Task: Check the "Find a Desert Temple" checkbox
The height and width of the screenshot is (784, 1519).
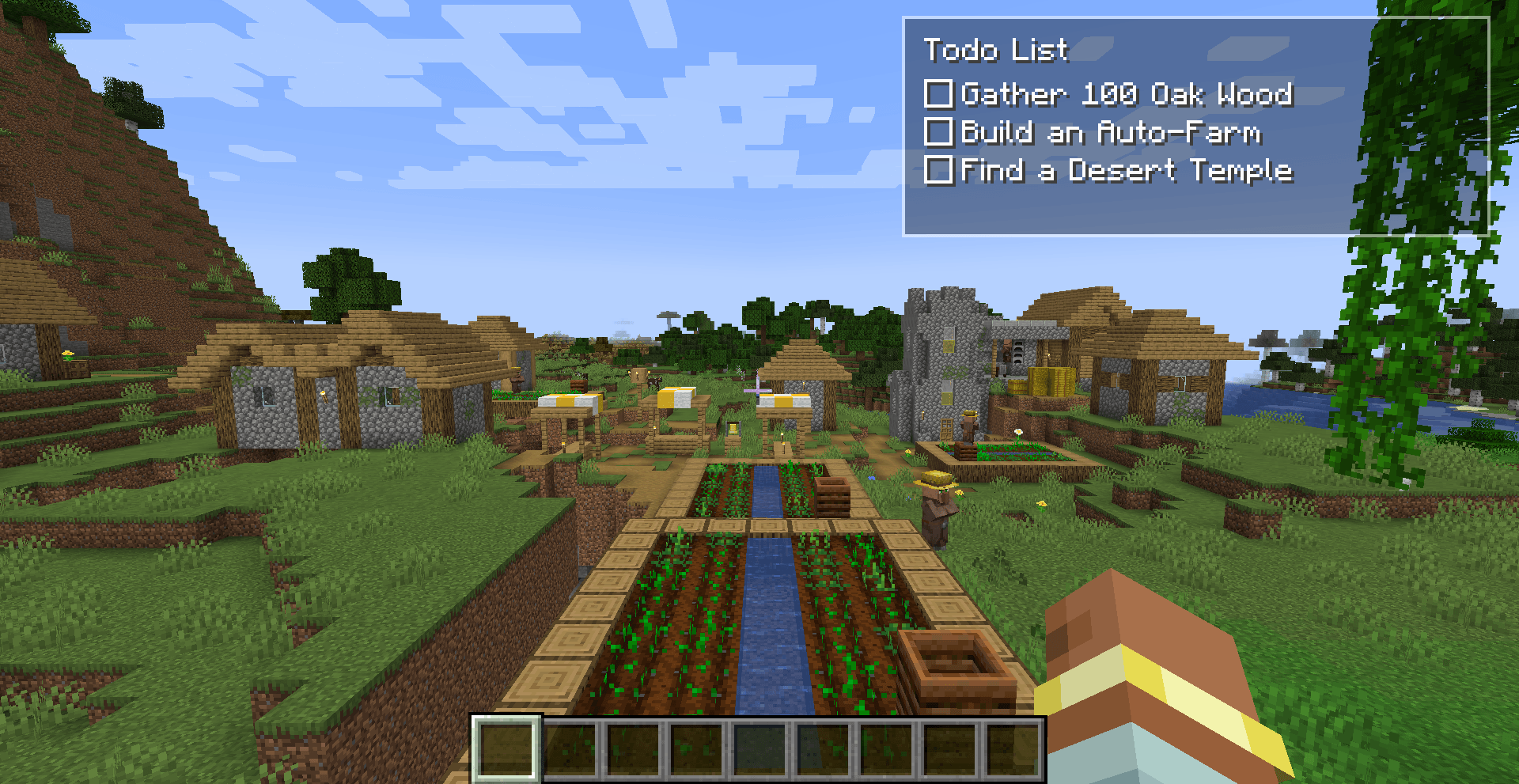Action: [x=938, y=171]
